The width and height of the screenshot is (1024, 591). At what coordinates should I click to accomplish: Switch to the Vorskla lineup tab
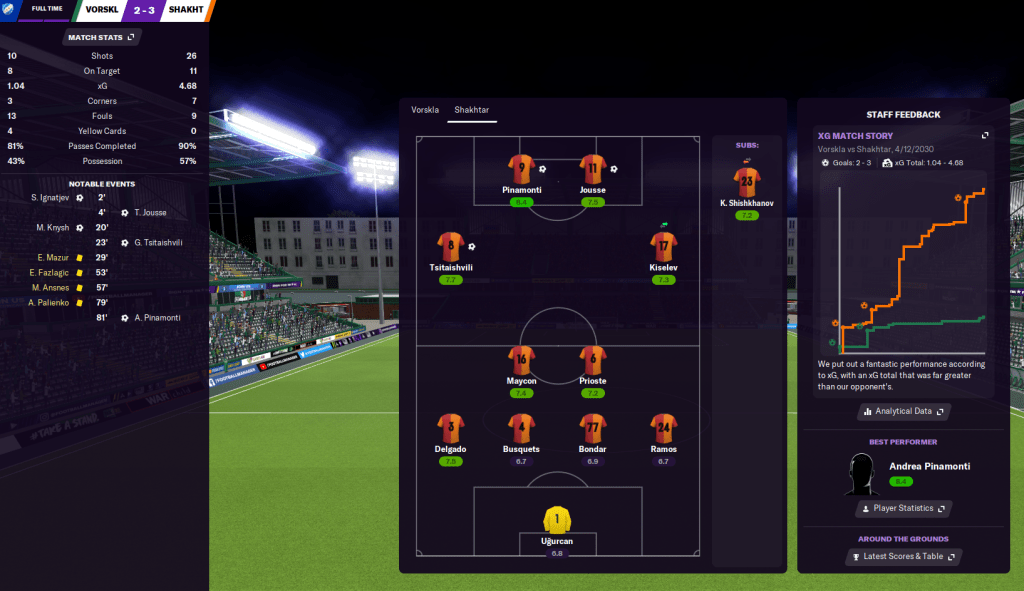[425, 110]
